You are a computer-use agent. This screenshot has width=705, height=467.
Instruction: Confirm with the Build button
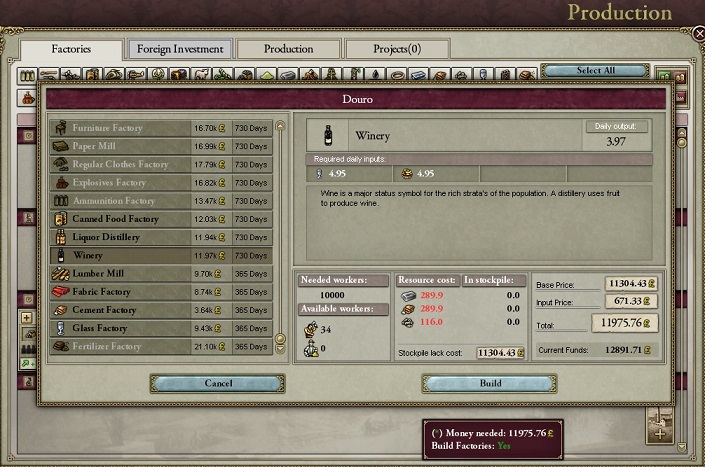point(489,383)
